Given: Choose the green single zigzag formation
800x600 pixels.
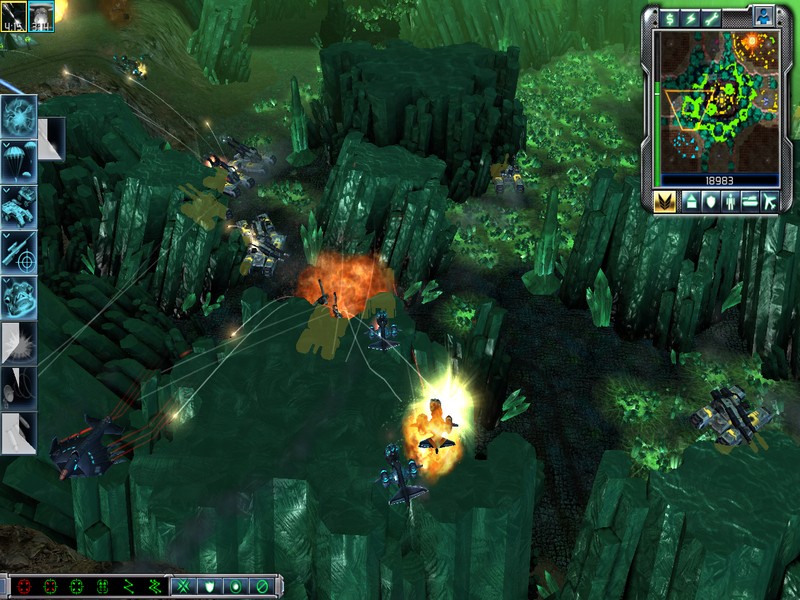Looking at the screenshot, I should pos(128,586).
